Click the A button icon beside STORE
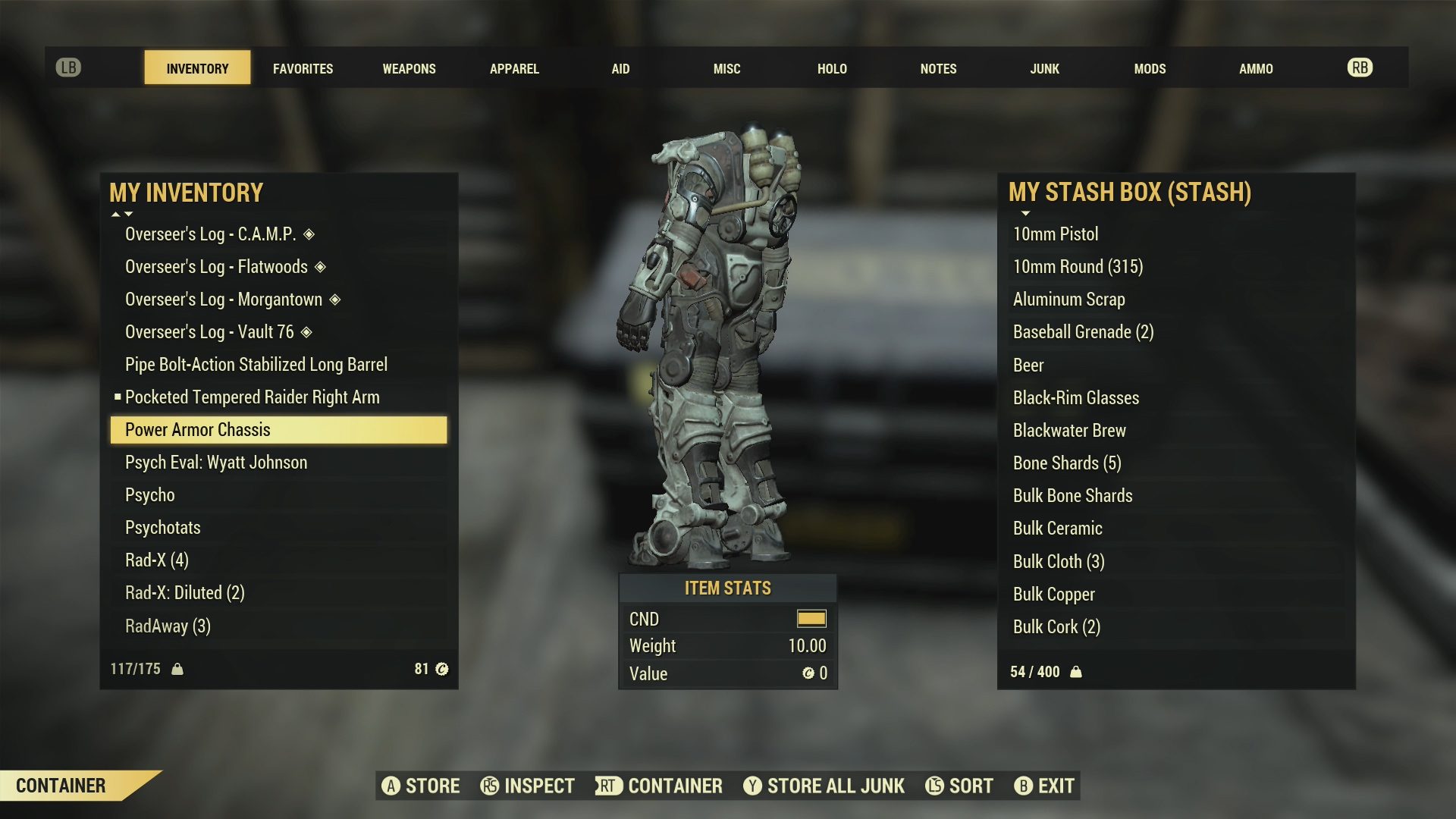The image size is (1456, 819). point(391,786)
